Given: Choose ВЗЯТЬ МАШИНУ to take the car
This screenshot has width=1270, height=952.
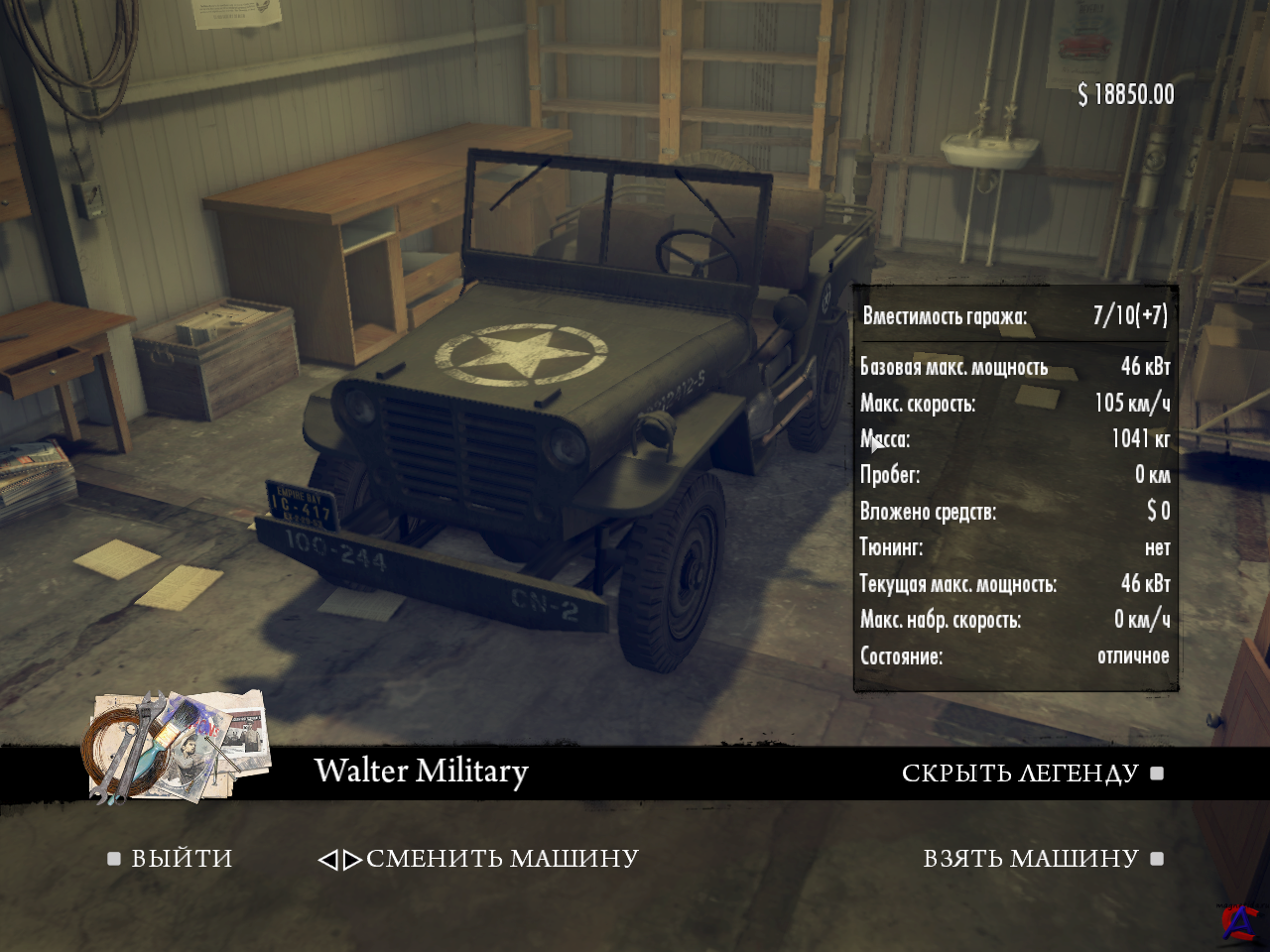Looking at the screenshot, I should 1031,859.
